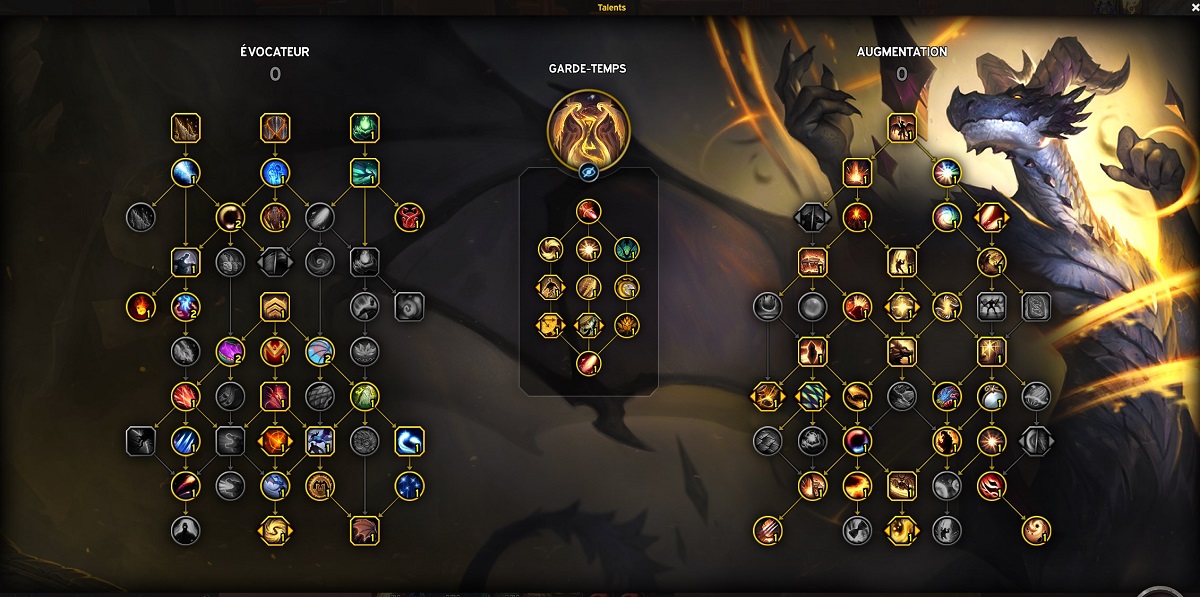
Task: Open the Garde-Temps hero talent emblem
Action: pyautogui.click(x=588, y=128)
